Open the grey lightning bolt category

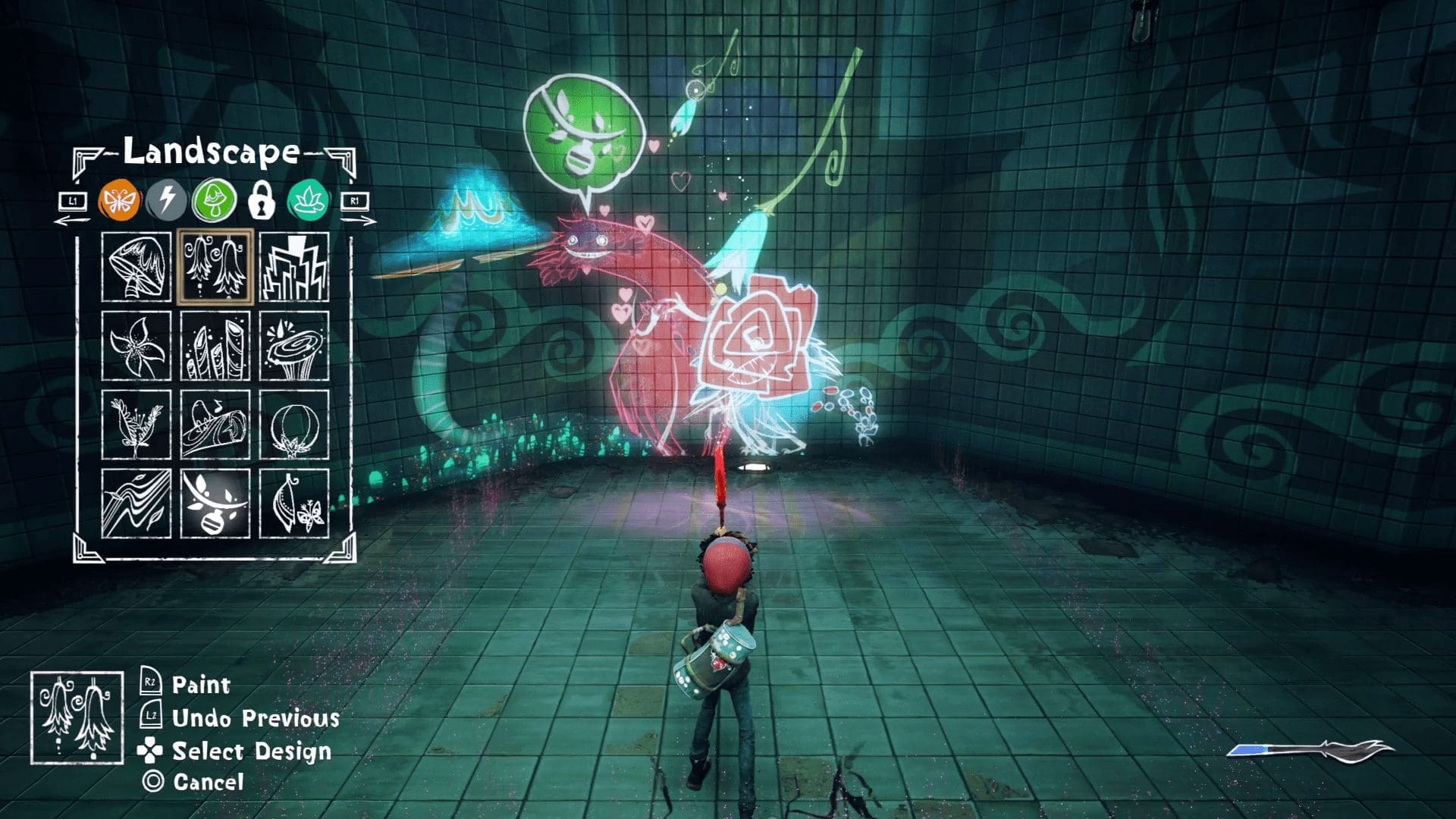tap(167, 201)
